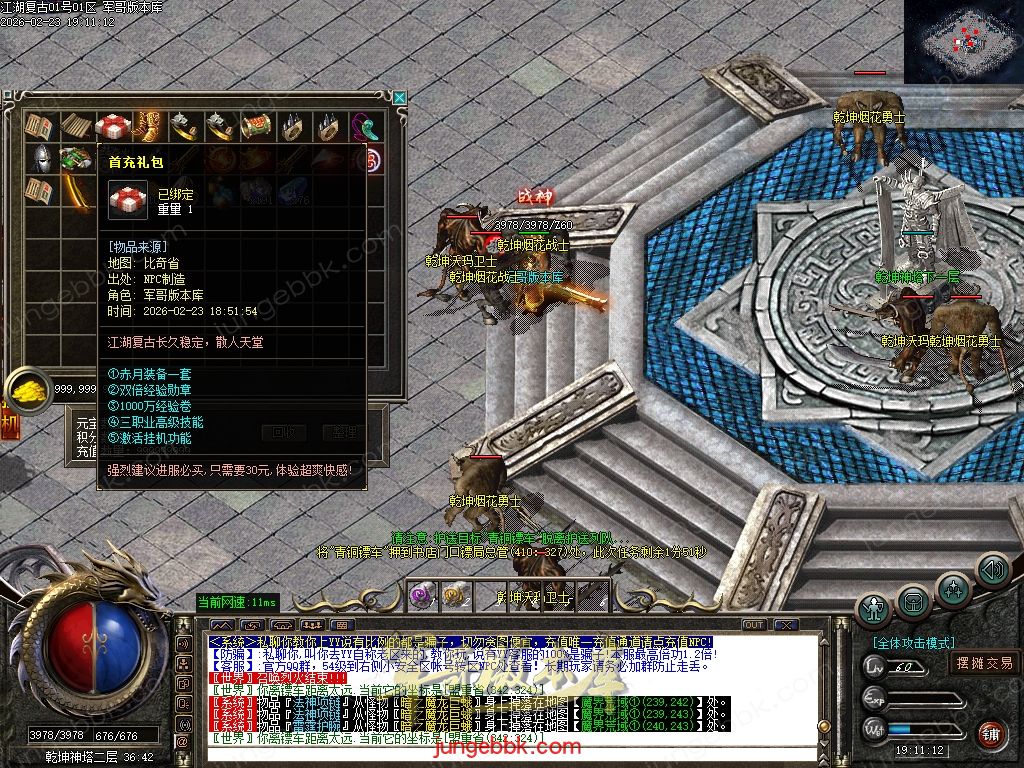Open the 摆摊交易 stall trade button
The image size is (1024, 768).
coord(984,663)
